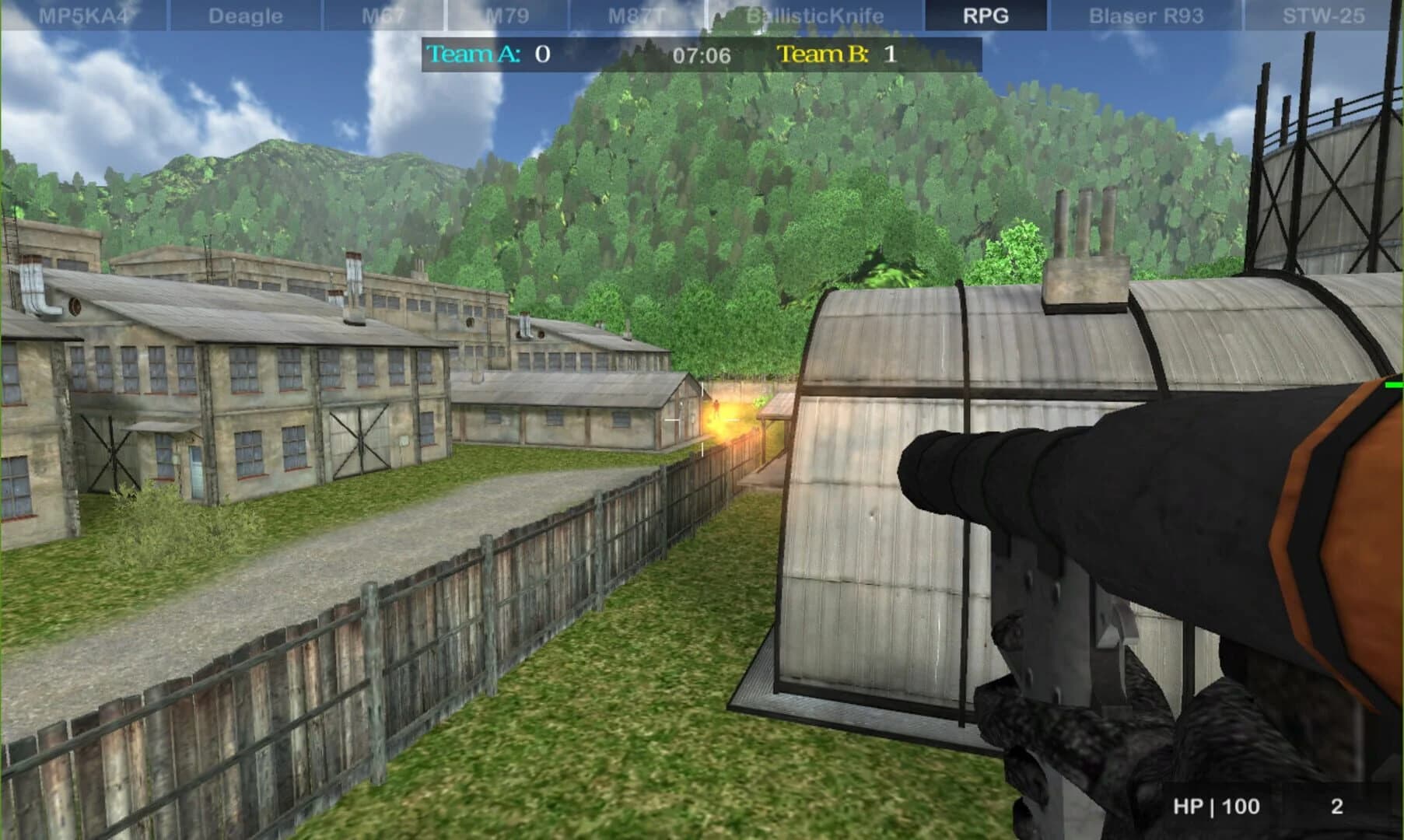This screenshot has width=1404, height=840.
Task: Select the Deagle pistol slot
Action: point(243,13)
